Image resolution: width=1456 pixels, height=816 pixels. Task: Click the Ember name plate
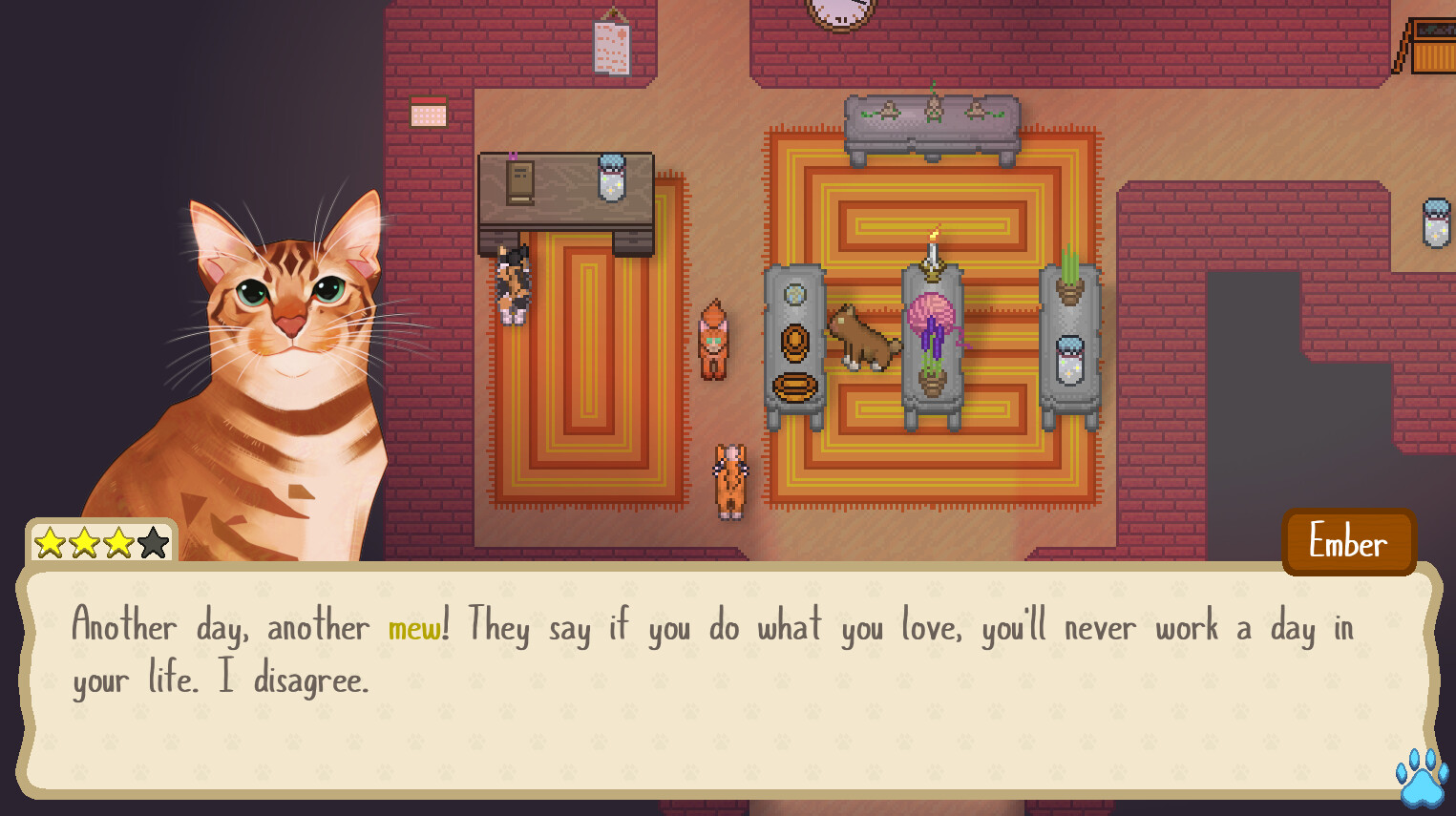[1348, 542]
